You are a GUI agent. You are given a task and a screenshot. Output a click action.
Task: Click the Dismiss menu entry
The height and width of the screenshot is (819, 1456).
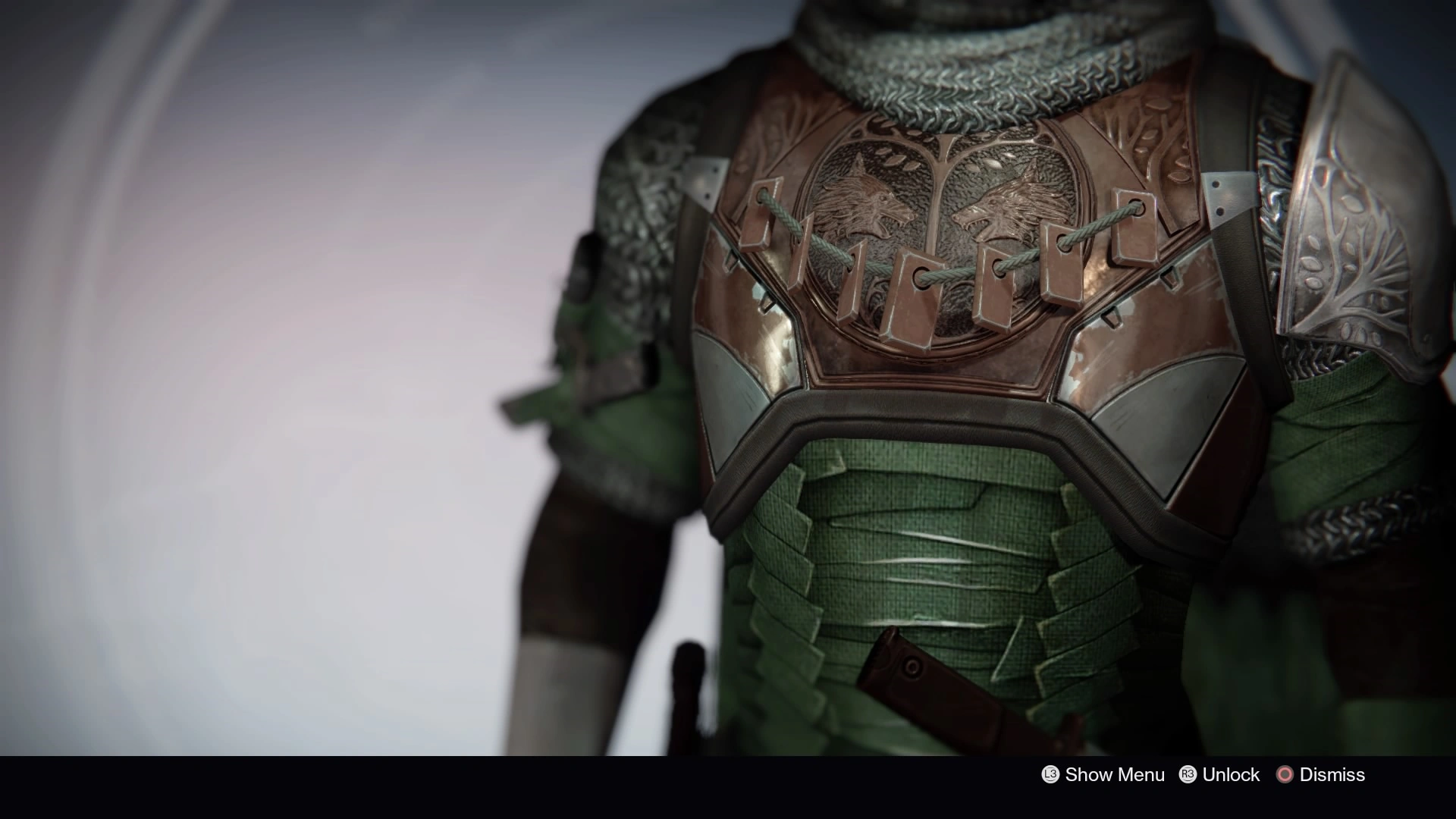click(x=1332, y=775)
